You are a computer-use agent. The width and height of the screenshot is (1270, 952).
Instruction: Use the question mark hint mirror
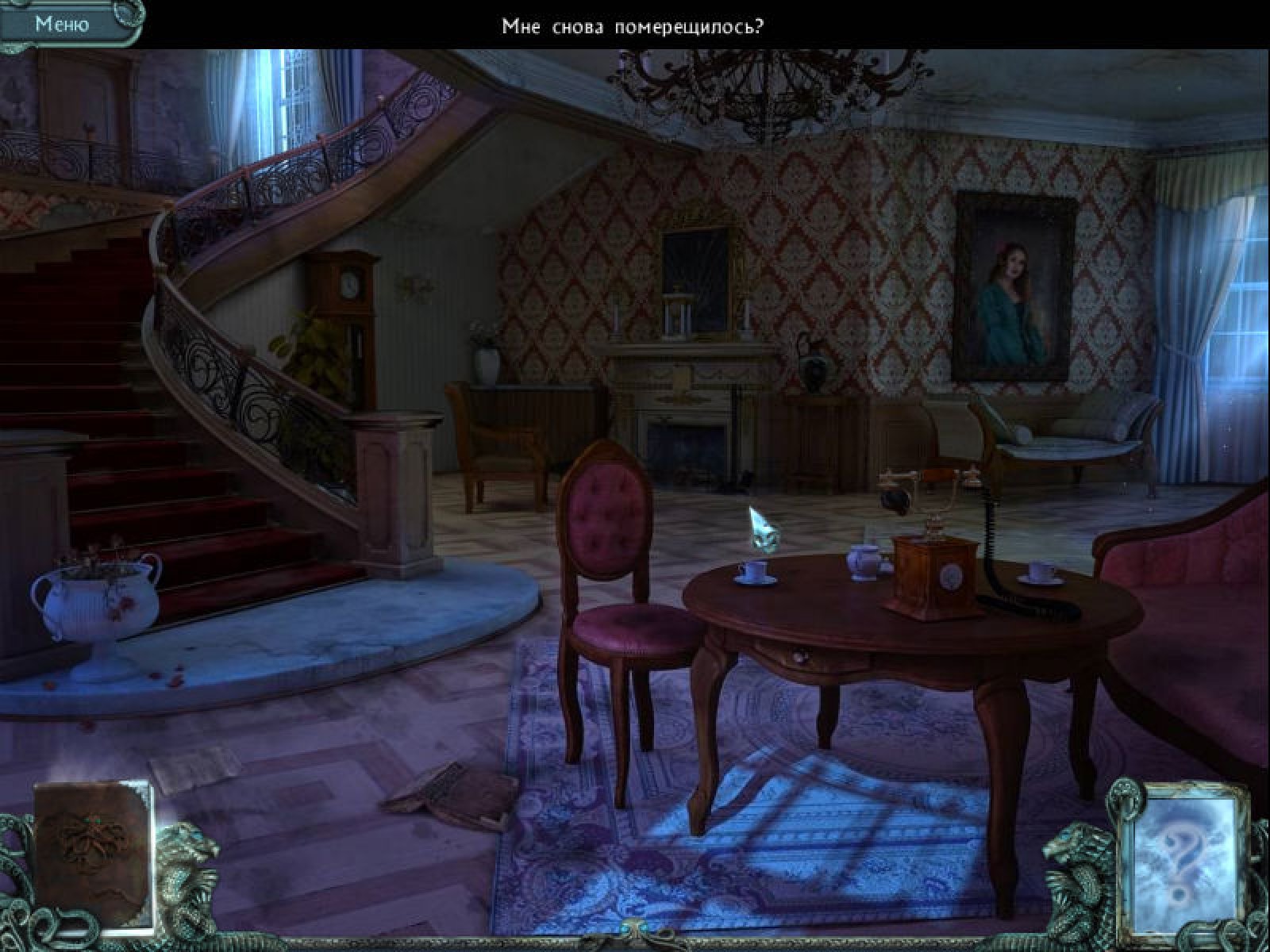point(1176,849)
